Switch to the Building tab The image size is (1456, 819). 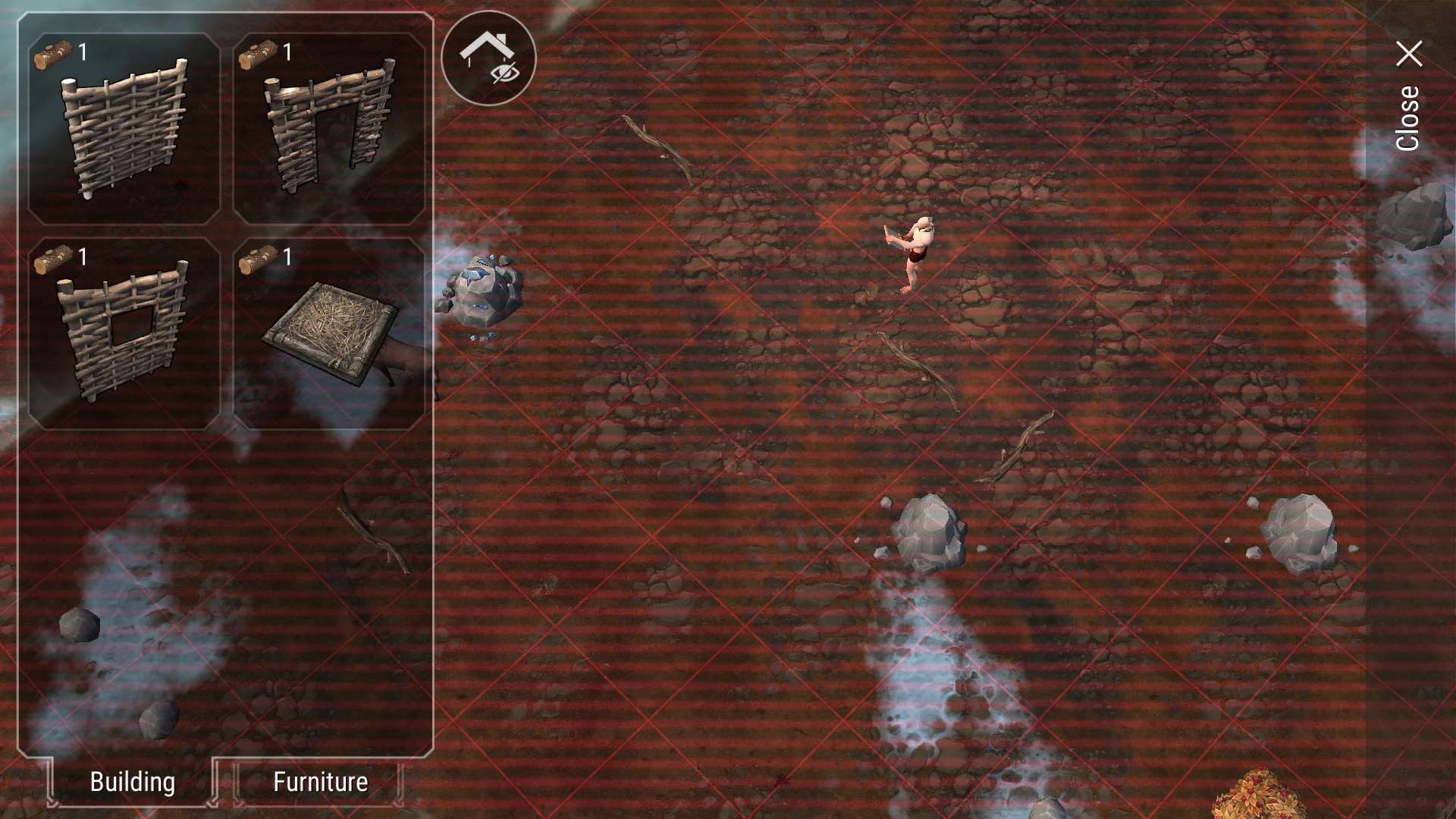coord(133,782)
